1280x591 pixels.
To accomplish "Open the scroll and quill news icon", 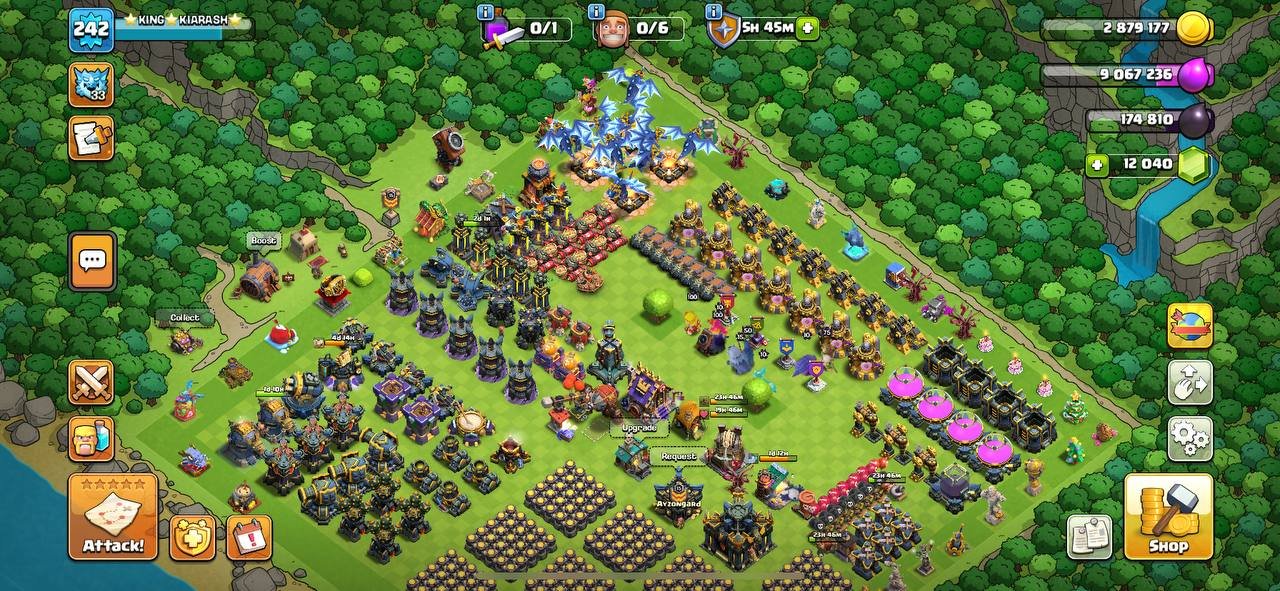I will tap(91, 138).
